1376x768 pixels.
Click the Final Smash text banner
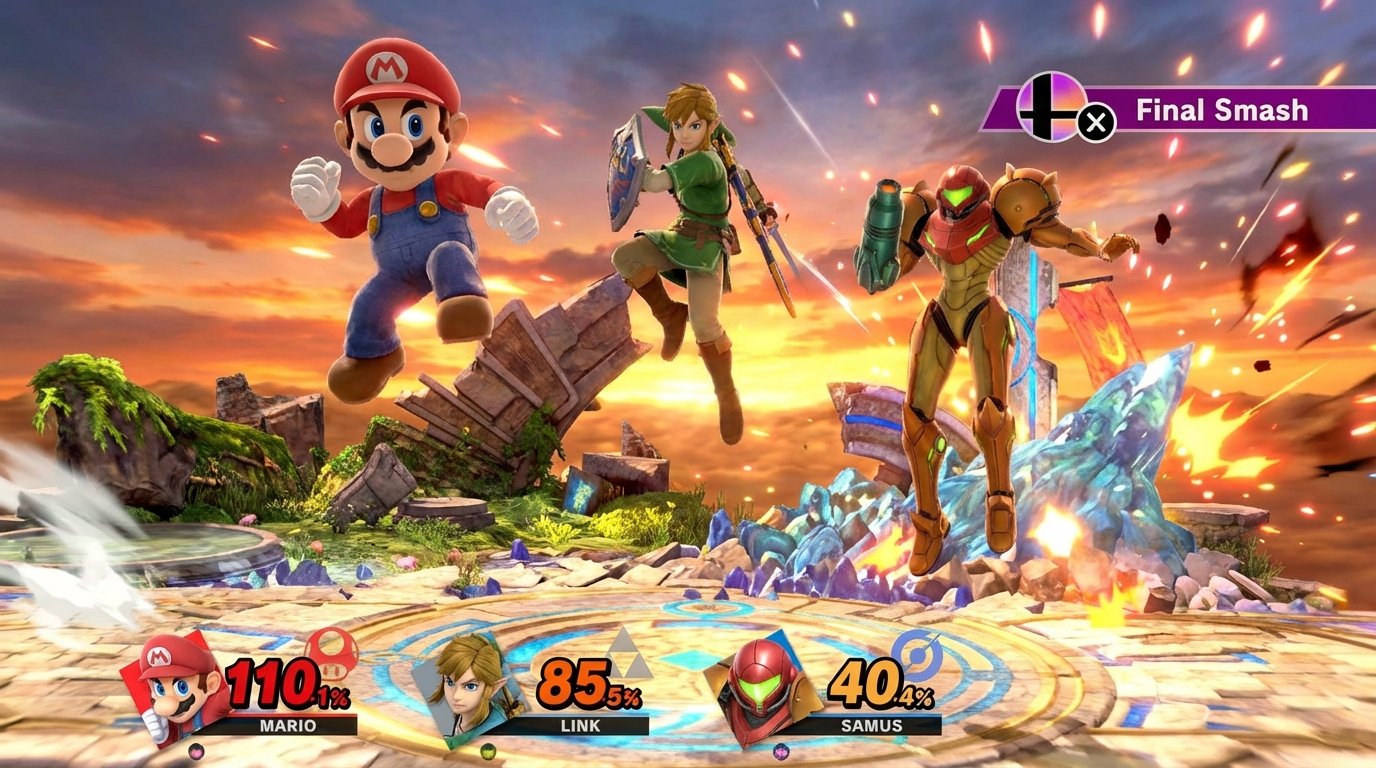pos(1221,112)
